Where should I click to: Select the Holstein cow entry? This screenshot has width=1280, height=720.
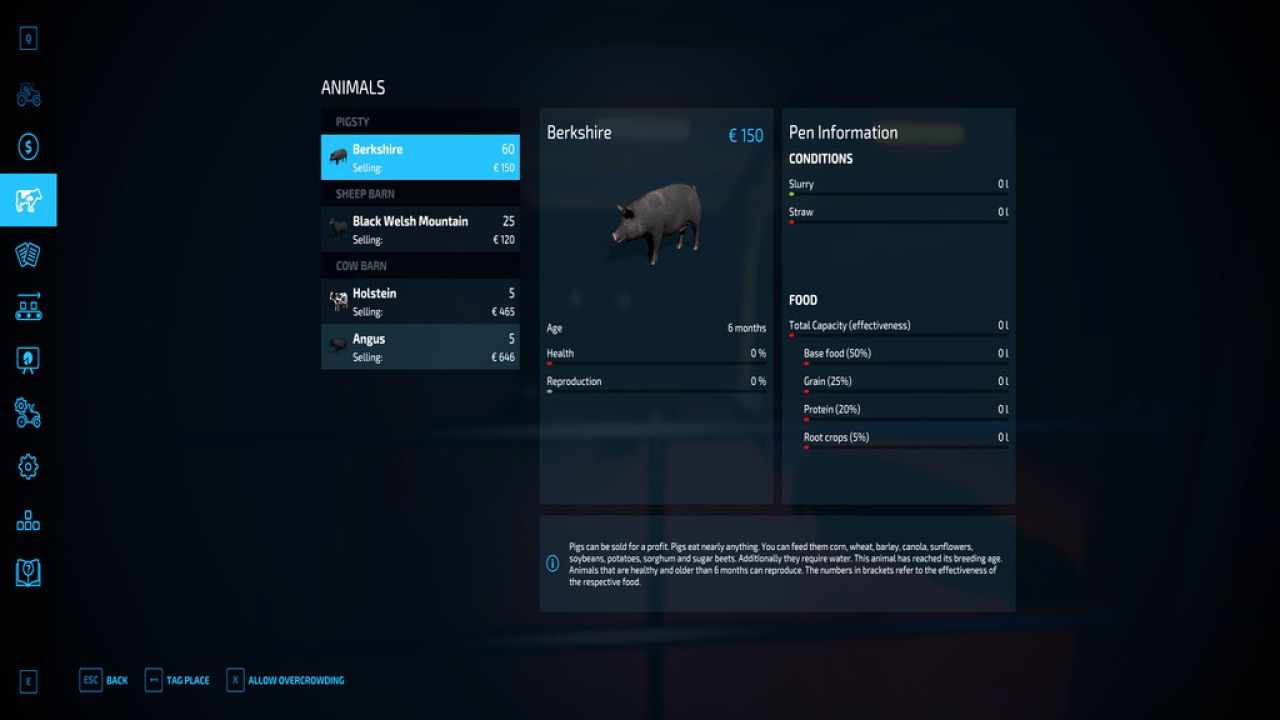coord(420,301)
